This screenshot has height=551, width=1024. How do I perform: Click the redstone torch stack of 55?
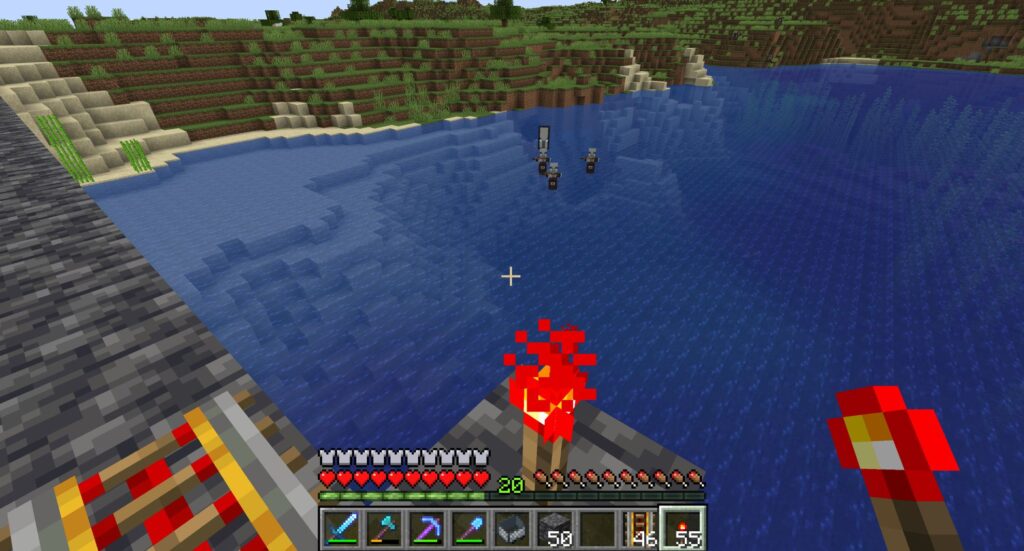point(685,527)
